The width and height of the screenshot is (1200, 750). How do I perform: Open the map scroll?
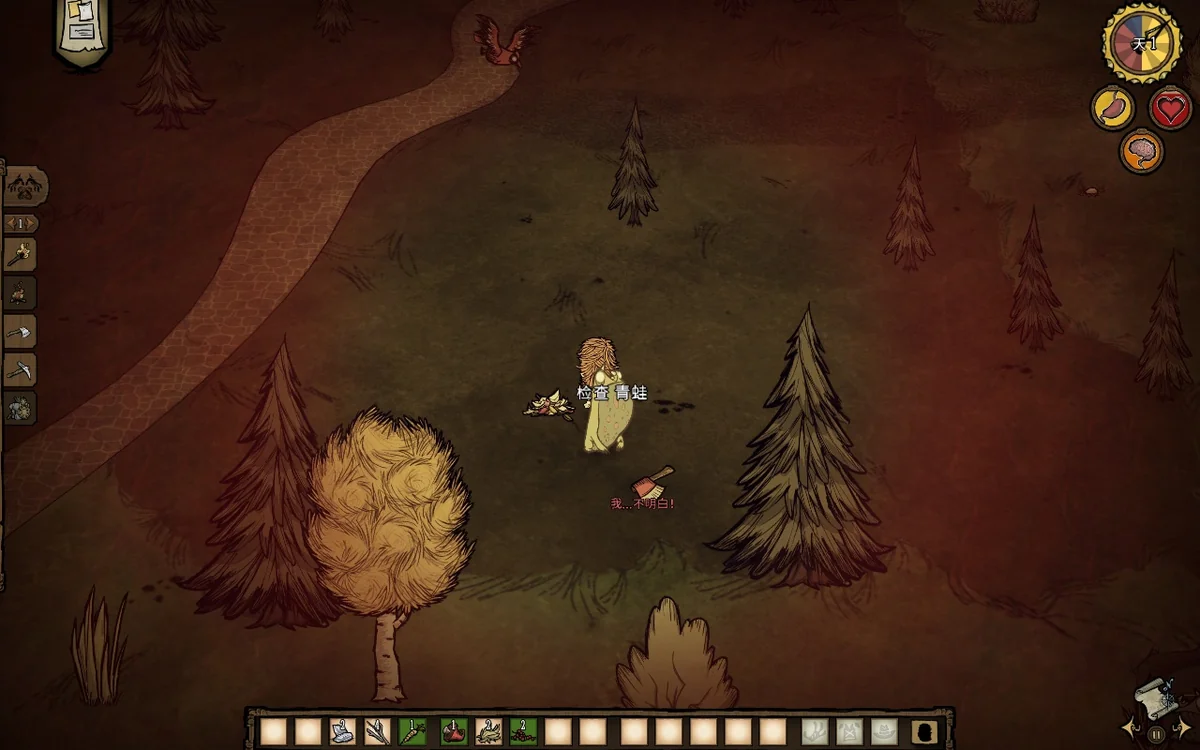pyautogui.click(x=1153, y=695)
